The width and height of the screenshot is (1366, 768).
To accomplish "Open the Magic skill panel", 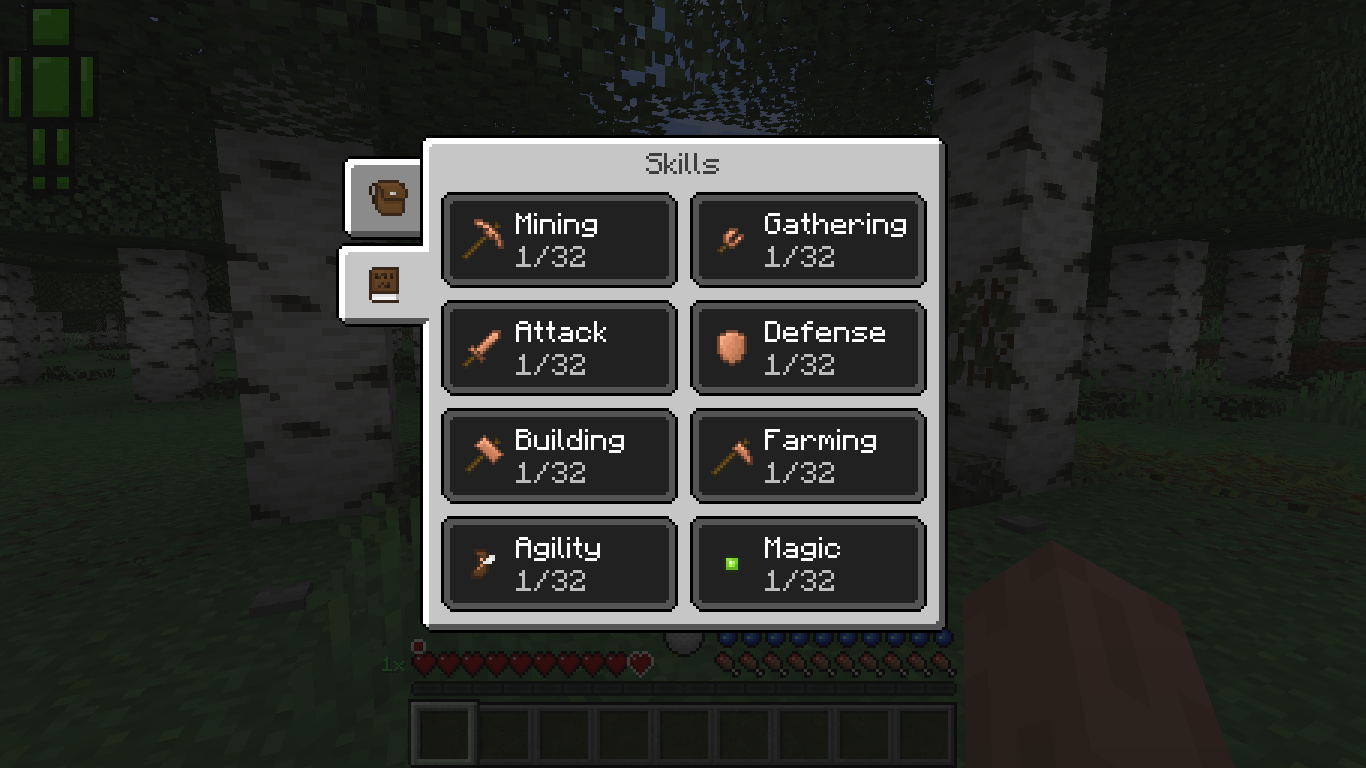I will click(808, 562).
